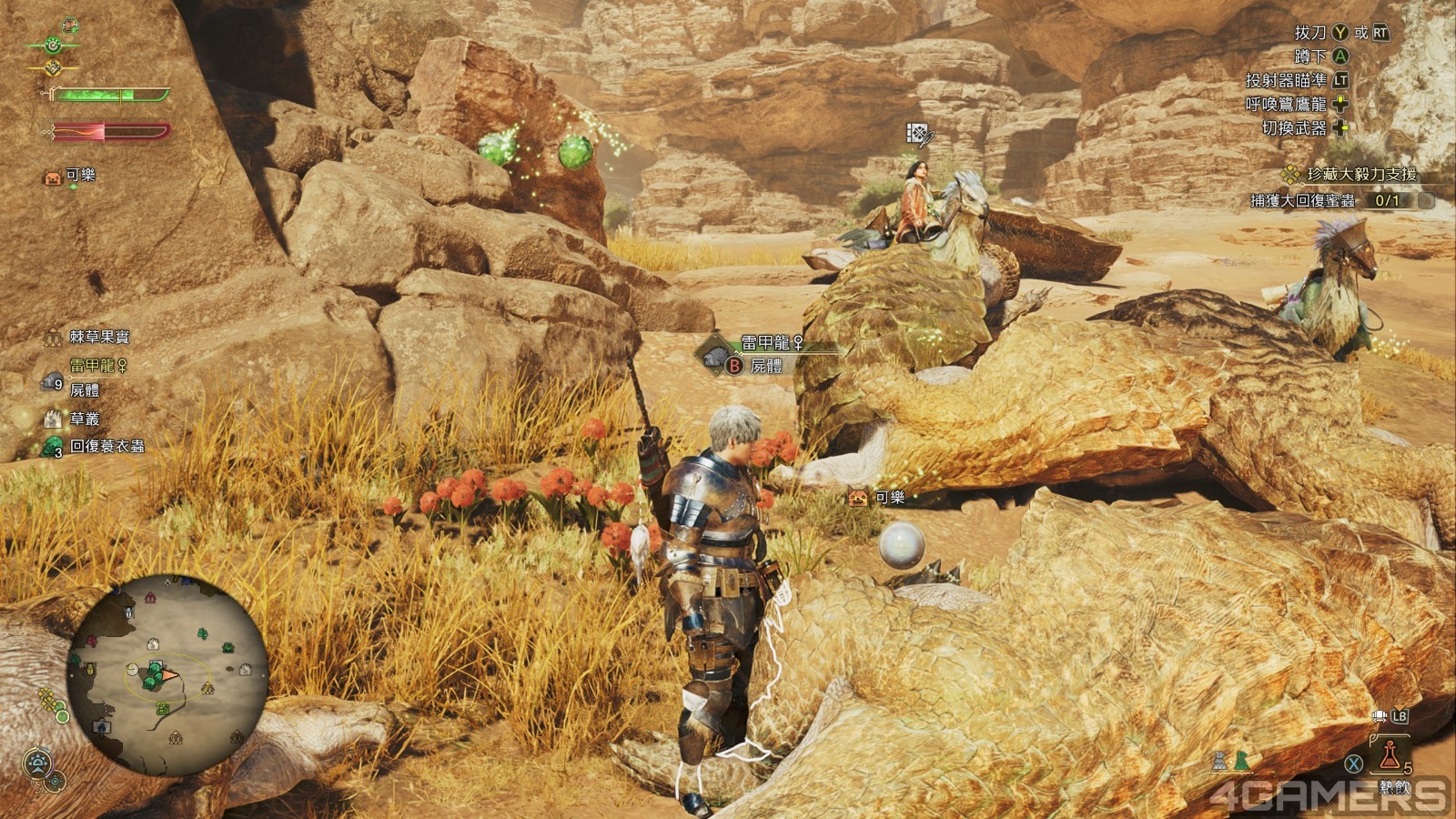Click the orange player arrow on minimap
This screenshot has height=819, width=1456.
(x=169, y=675)
